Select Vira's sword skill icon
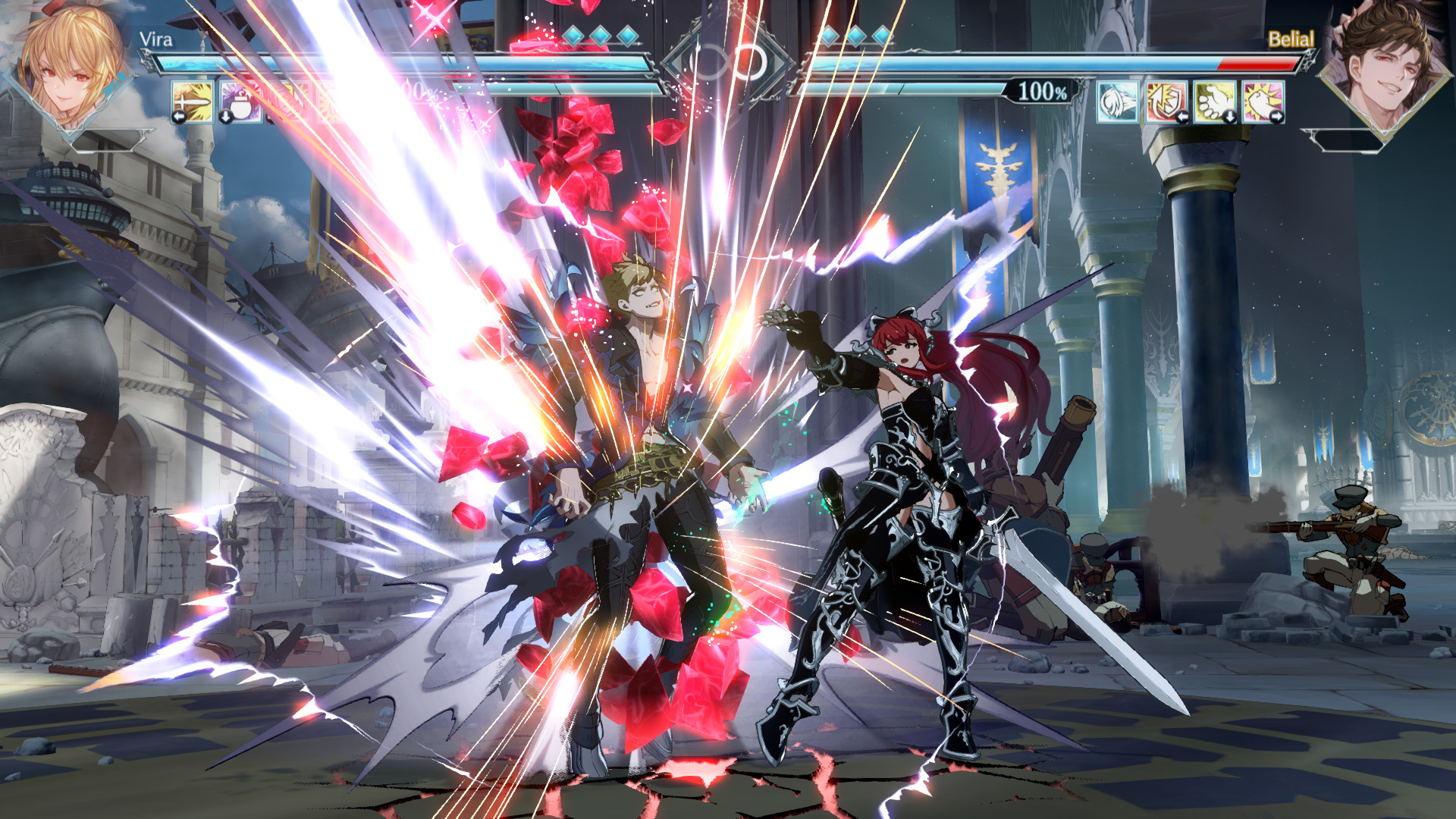1456x819 pixels. click(x=193, y=102)
